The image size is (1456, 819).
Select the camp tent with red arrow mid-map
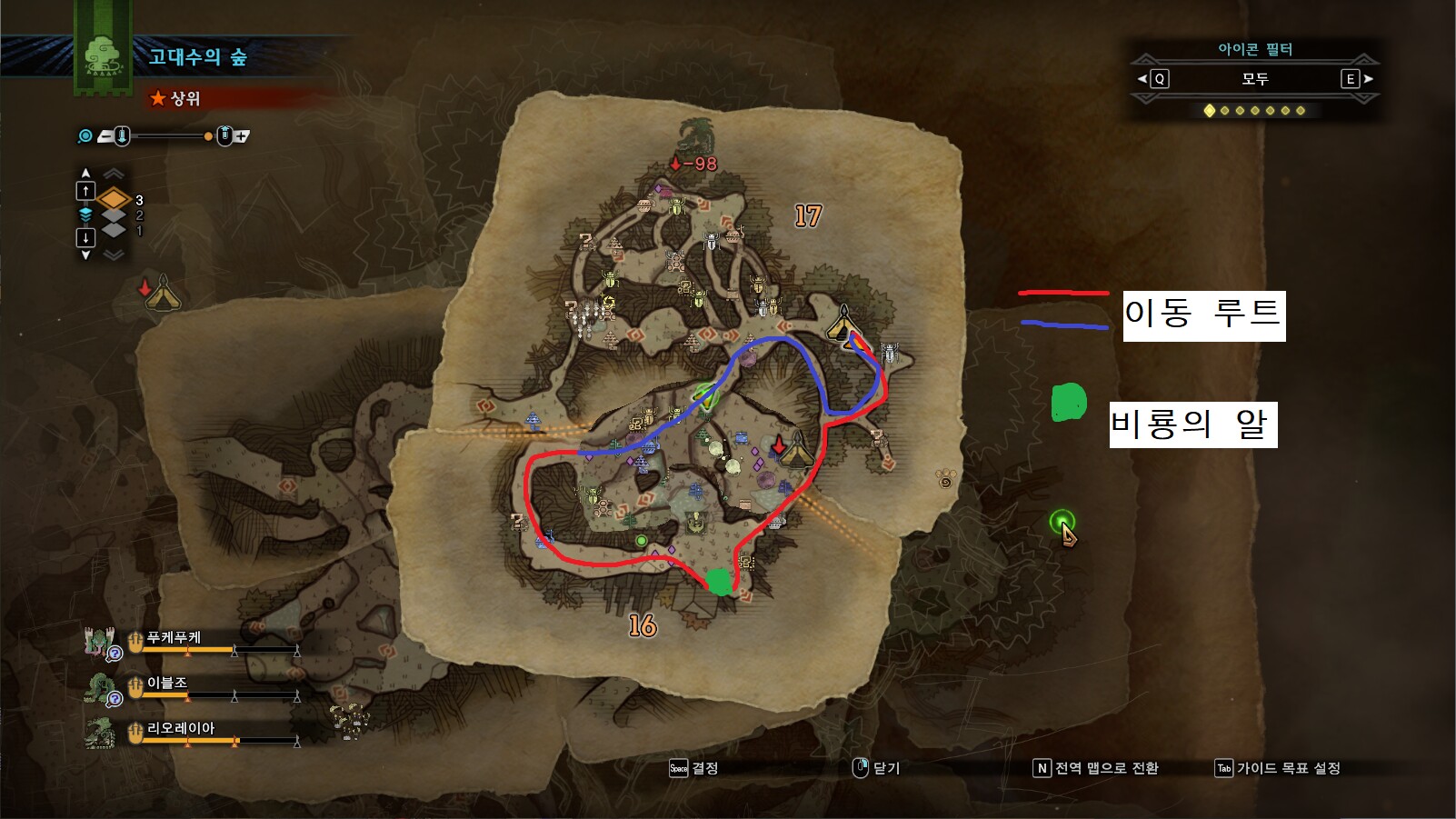coord(795,448)
